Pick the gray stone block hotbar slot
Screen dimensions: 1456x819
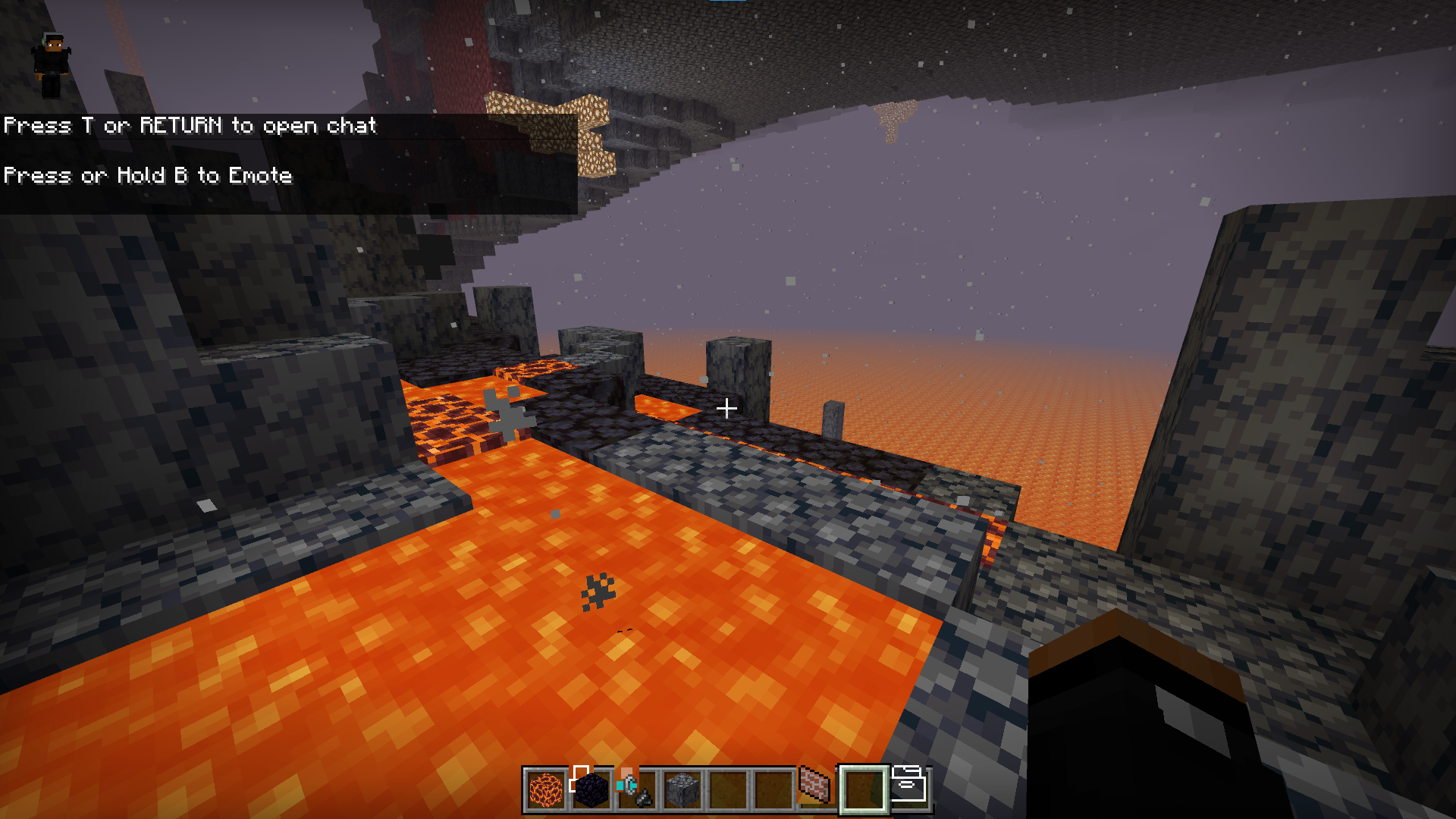pyautogui.click(x=682, y=789)
